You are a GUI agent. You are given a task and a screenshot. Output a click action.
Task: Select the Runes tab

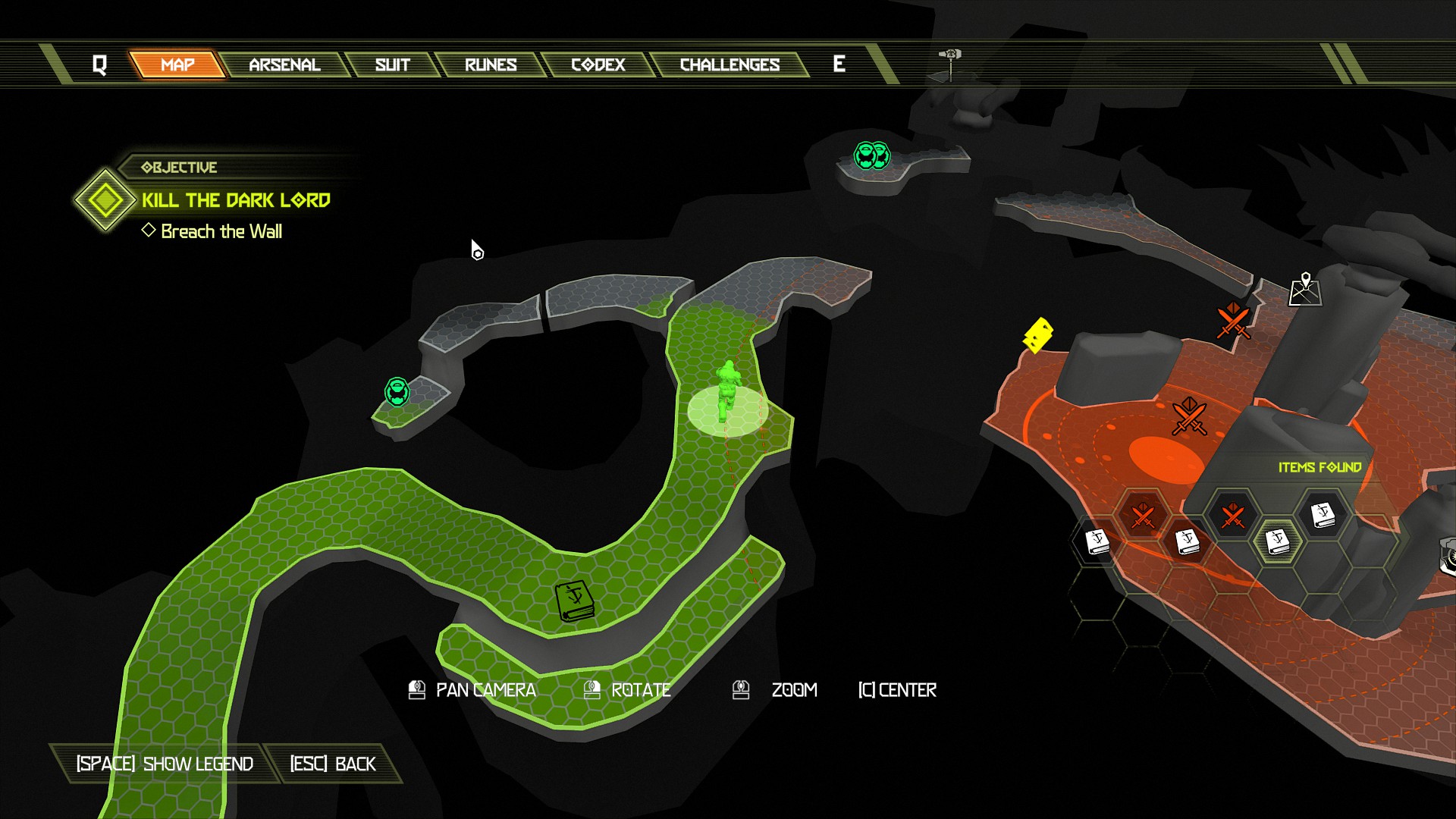(491, 65)
